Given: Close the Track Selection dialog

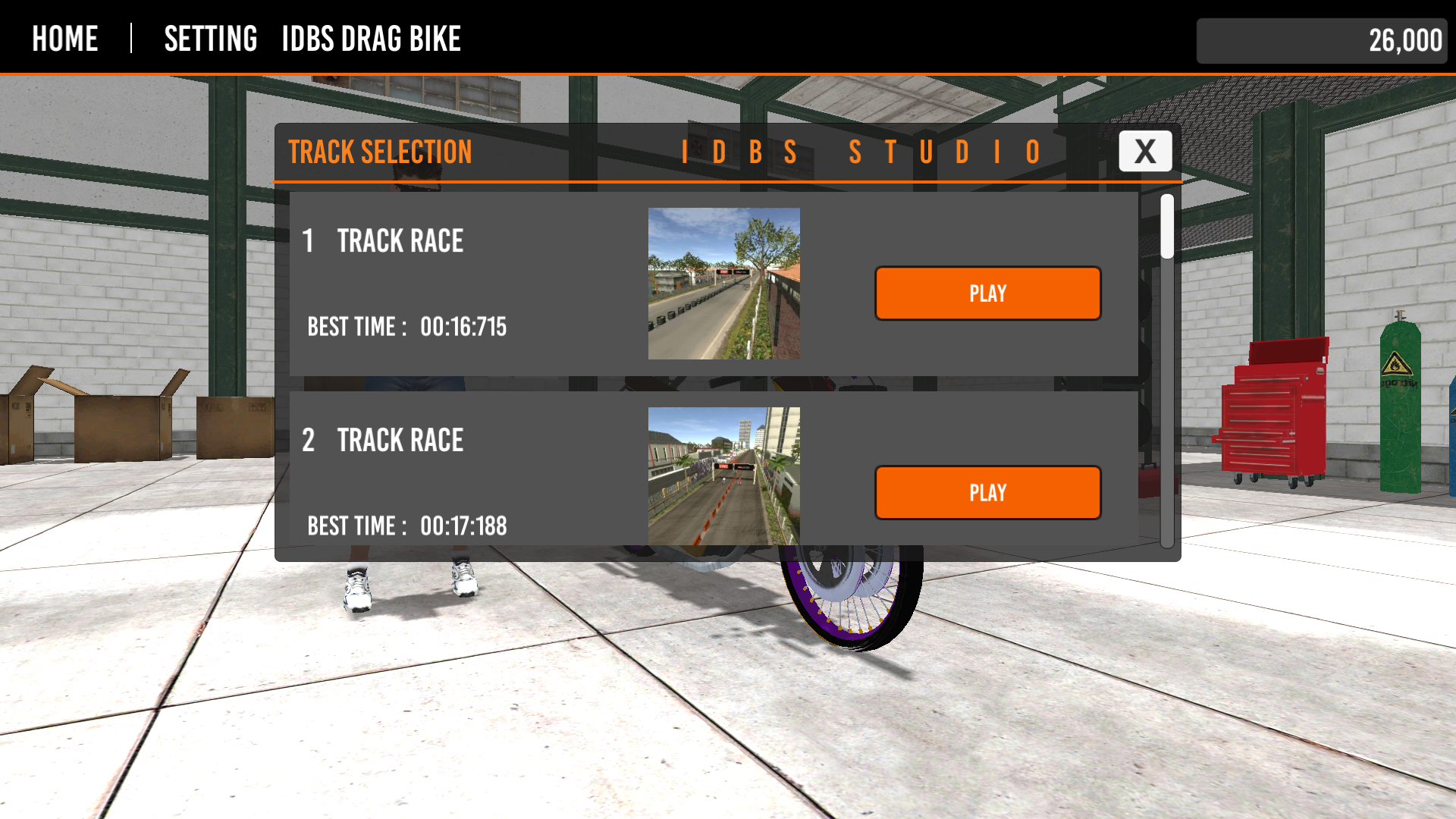Looking at the screenshot, I should 1144,151.
